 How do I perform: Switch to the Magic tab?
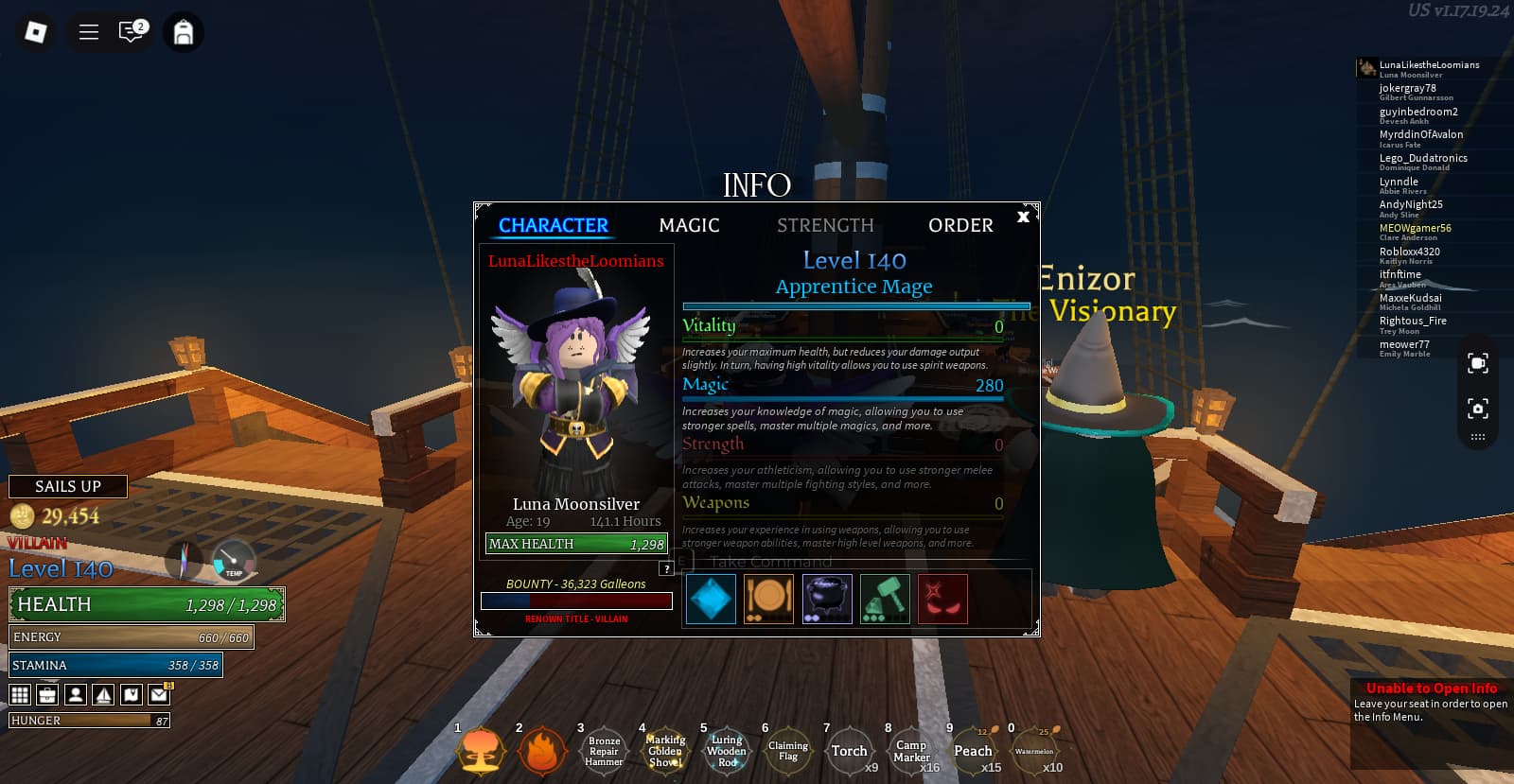pyautogui.click(x=689, y=225)
